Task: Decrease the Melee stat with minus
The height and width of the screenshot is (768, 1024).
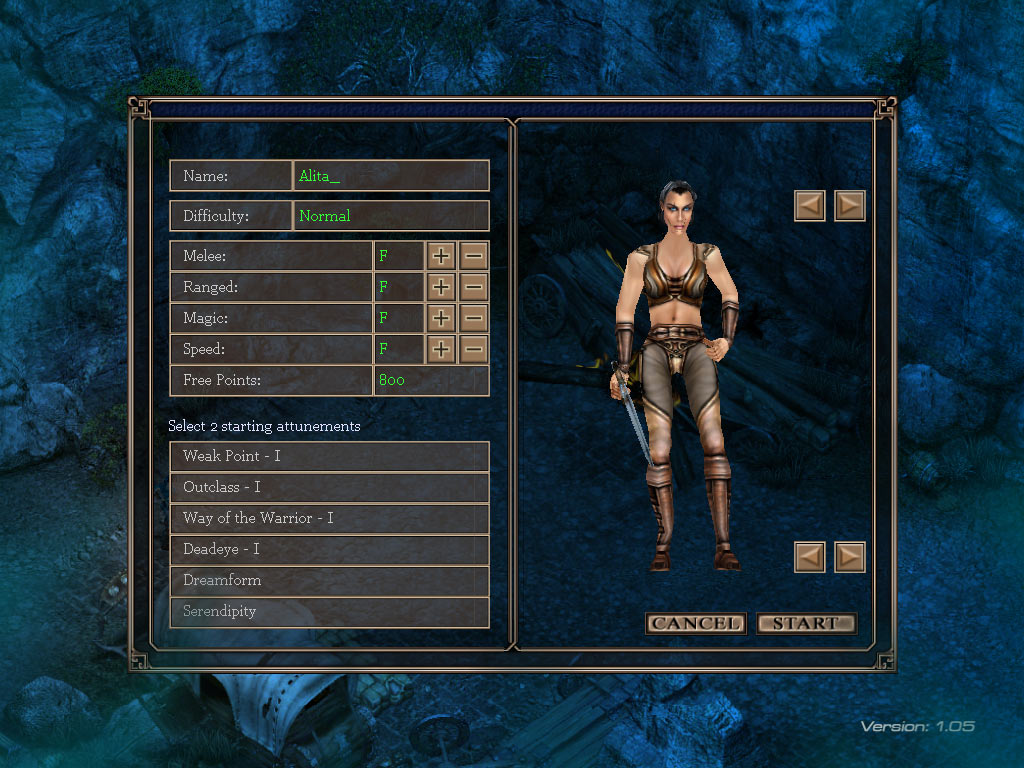Action: [x=474, y=257]
